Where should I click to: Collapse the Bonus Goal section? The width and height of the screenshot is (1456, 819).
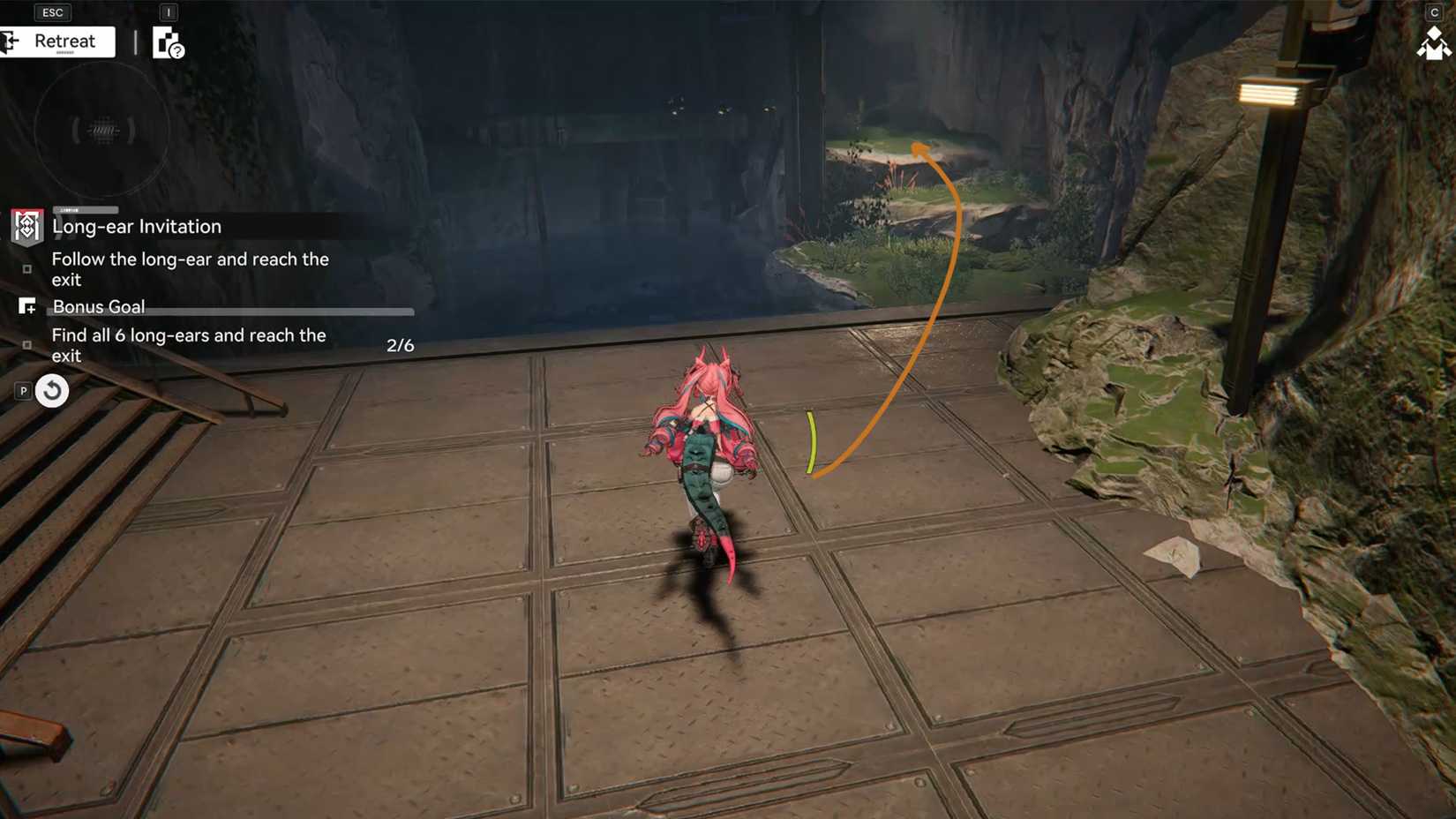click(x=99, y=306)
